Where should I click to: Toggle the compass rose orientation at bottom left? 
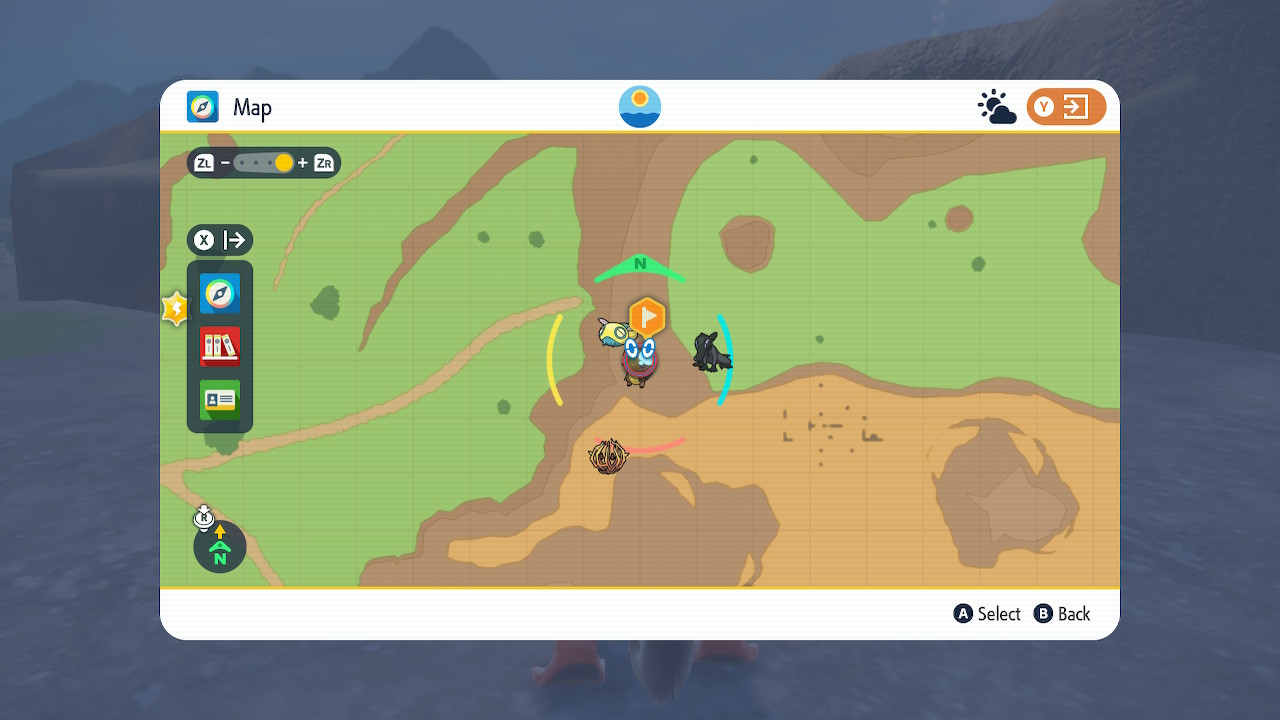pyautogui.click(x=219, y=546)
